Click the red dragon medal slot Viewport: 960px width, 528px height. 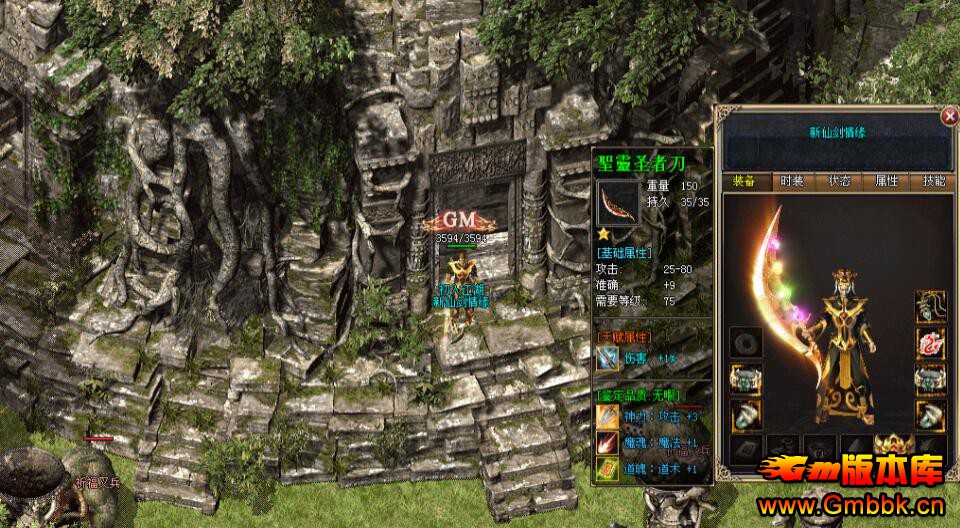[931, 344]
